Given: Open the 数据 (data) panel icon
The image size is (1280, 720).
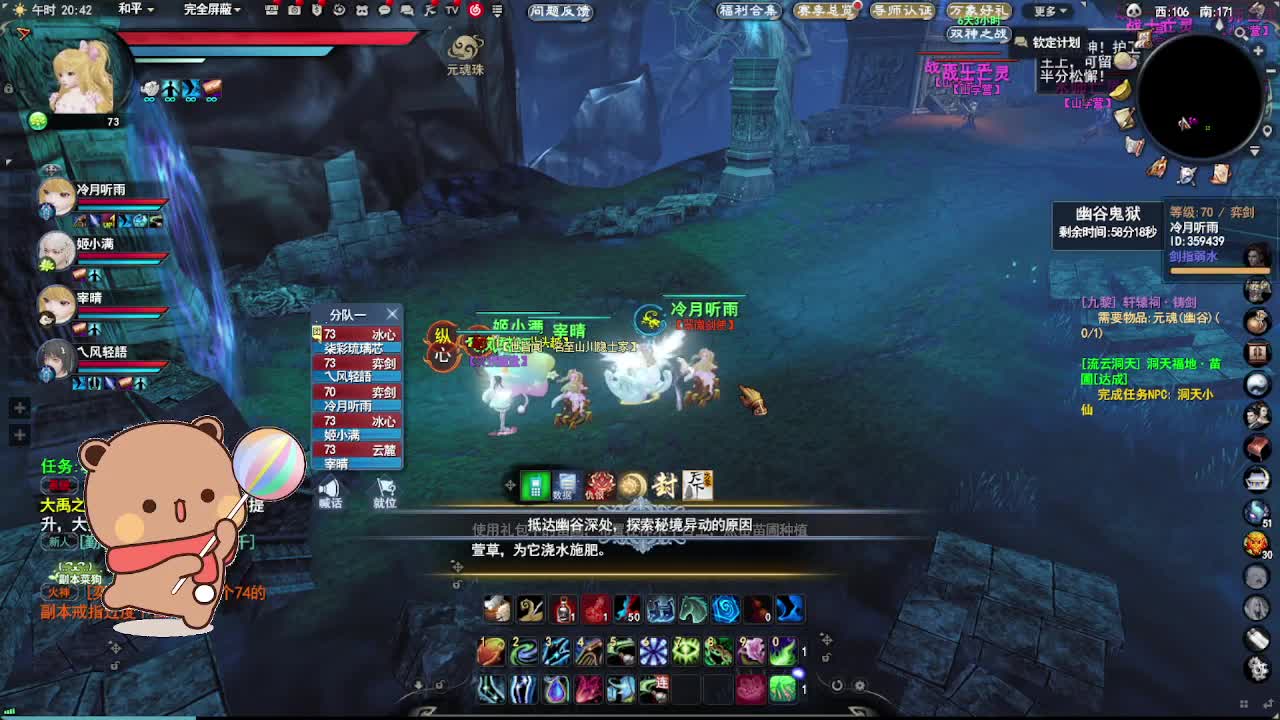Looking at the screenshot, I should (566, 482).
